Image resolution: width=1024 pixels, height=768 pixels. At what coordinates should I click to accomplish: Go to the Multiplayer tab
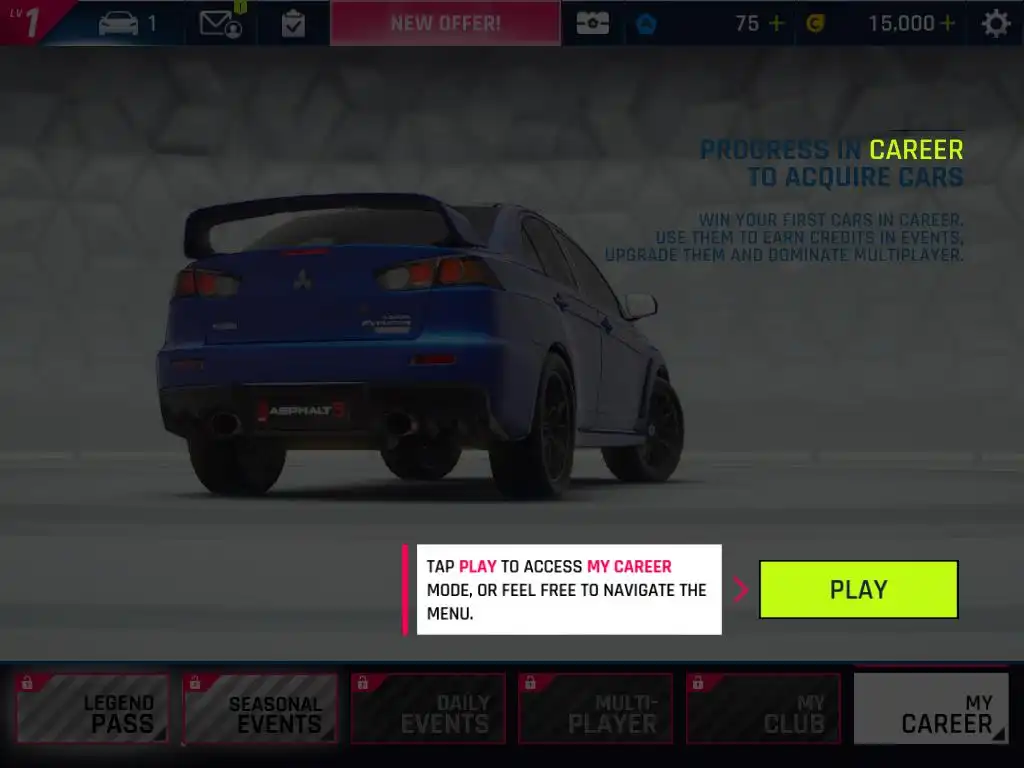coord(596,709)
